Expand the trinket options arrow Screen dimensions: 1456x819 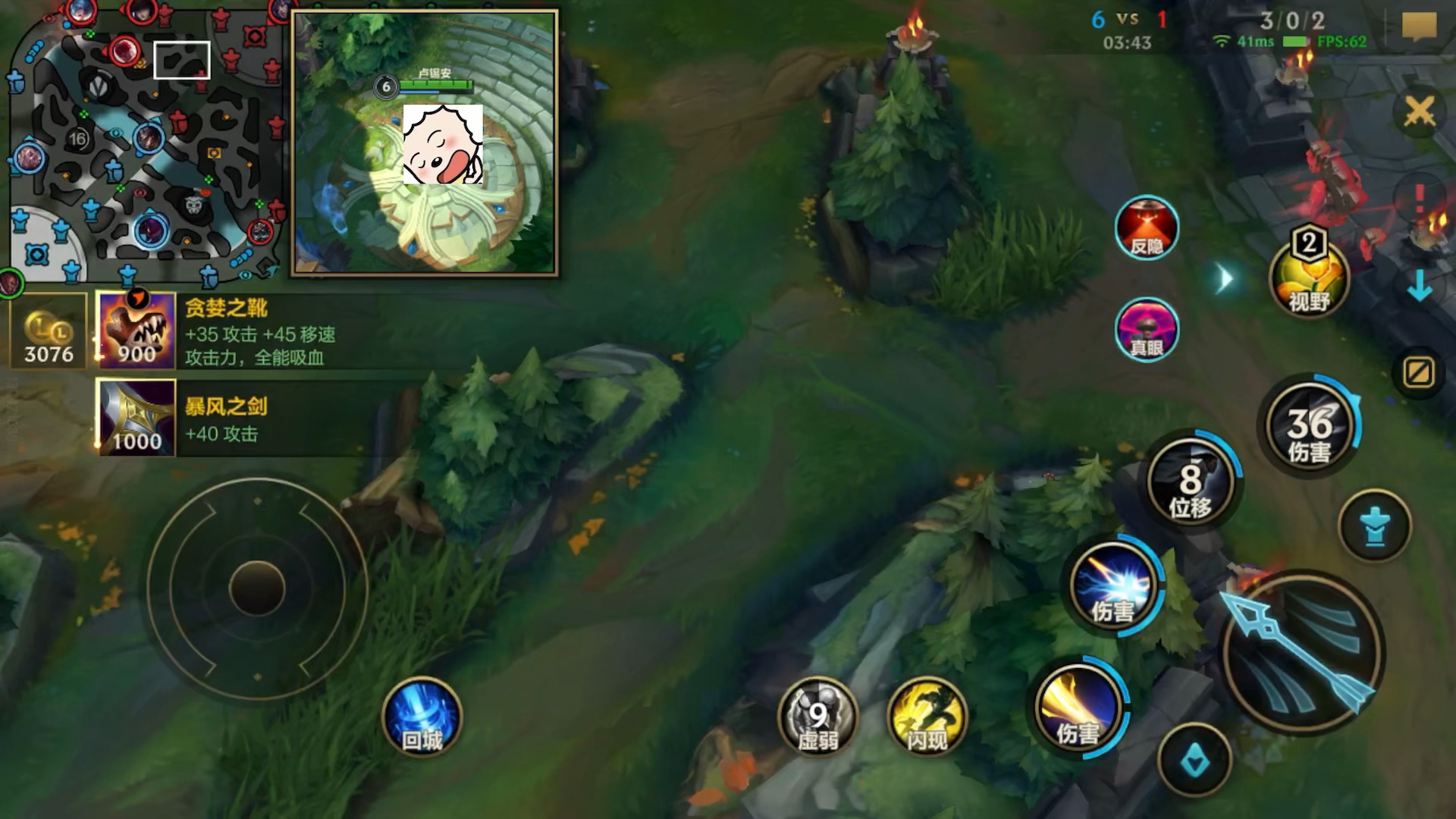(1225, 279)
